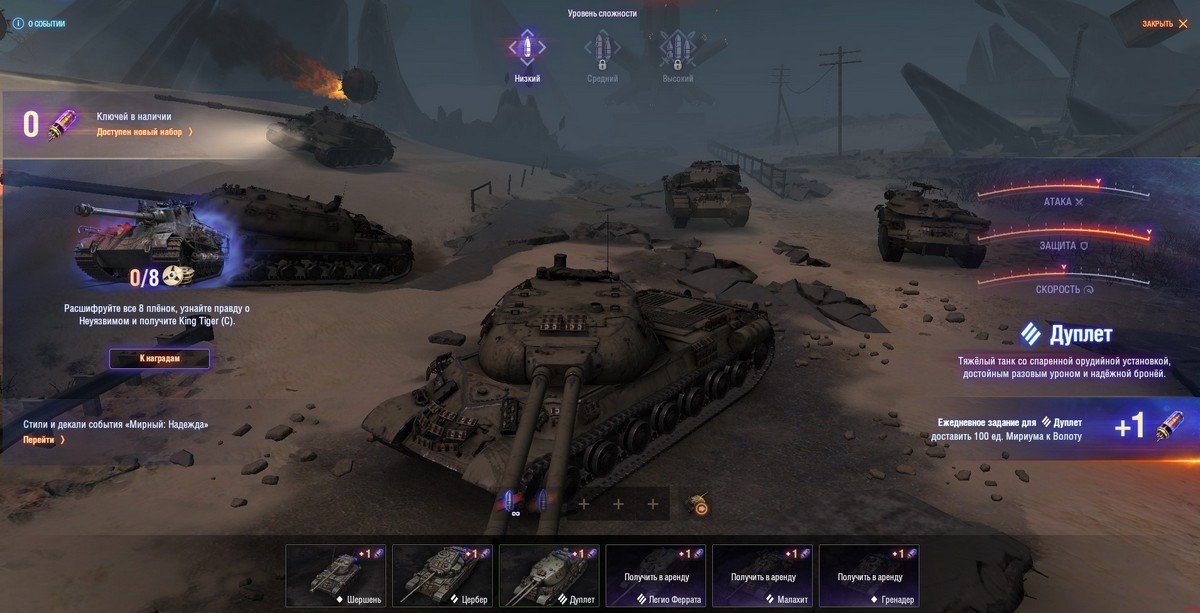The height and width of the screenshot is (613, 1200).
Task: Select the Цербер tank card
Action: 442,576
